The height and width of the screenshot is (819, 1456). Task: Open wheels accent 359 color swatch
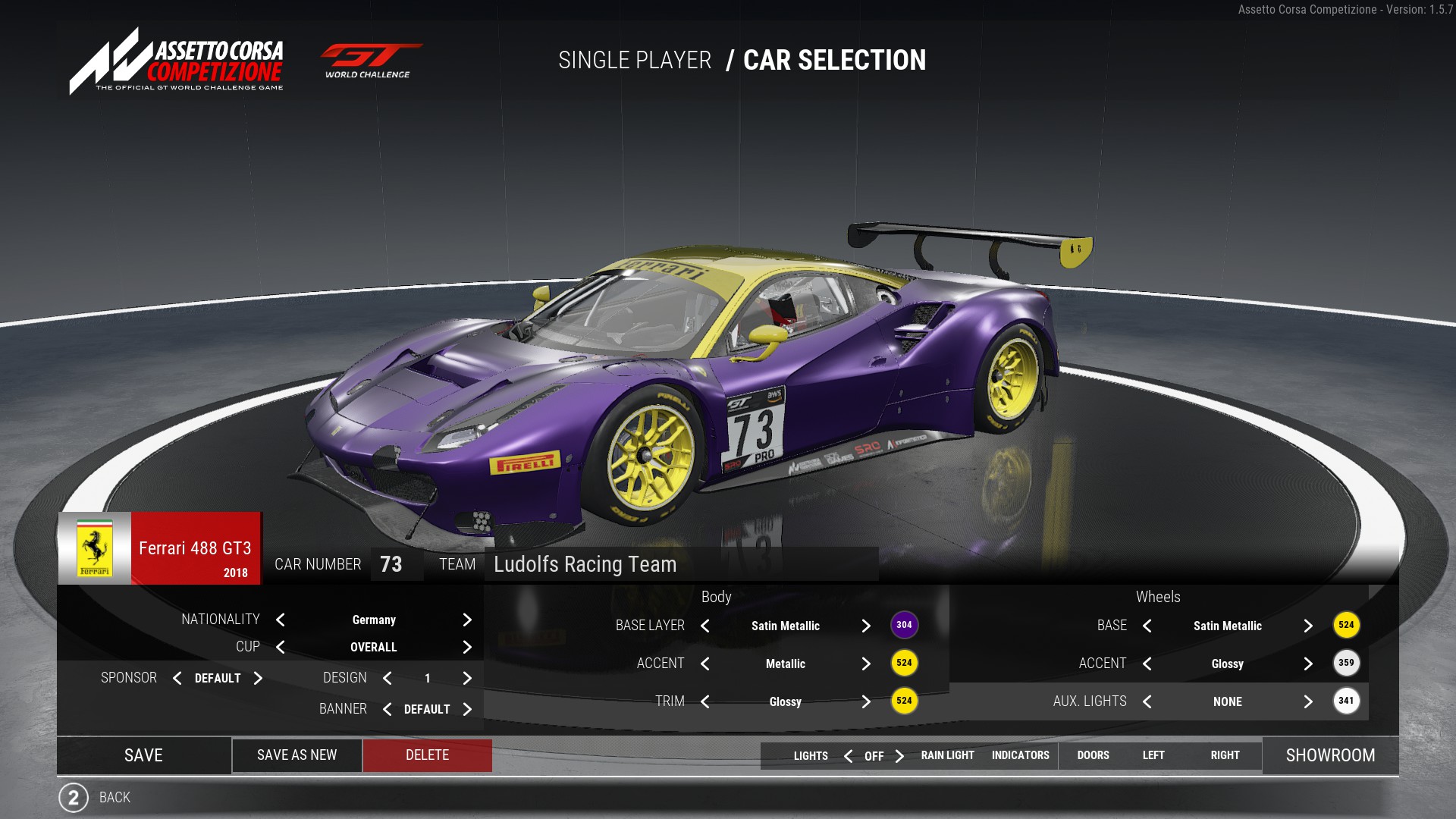pyautogui.click(x=1346, y=664)
